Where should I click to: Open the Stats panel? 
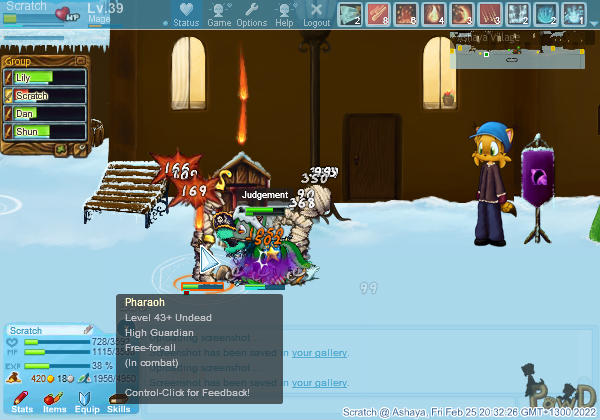click(22, 402)
